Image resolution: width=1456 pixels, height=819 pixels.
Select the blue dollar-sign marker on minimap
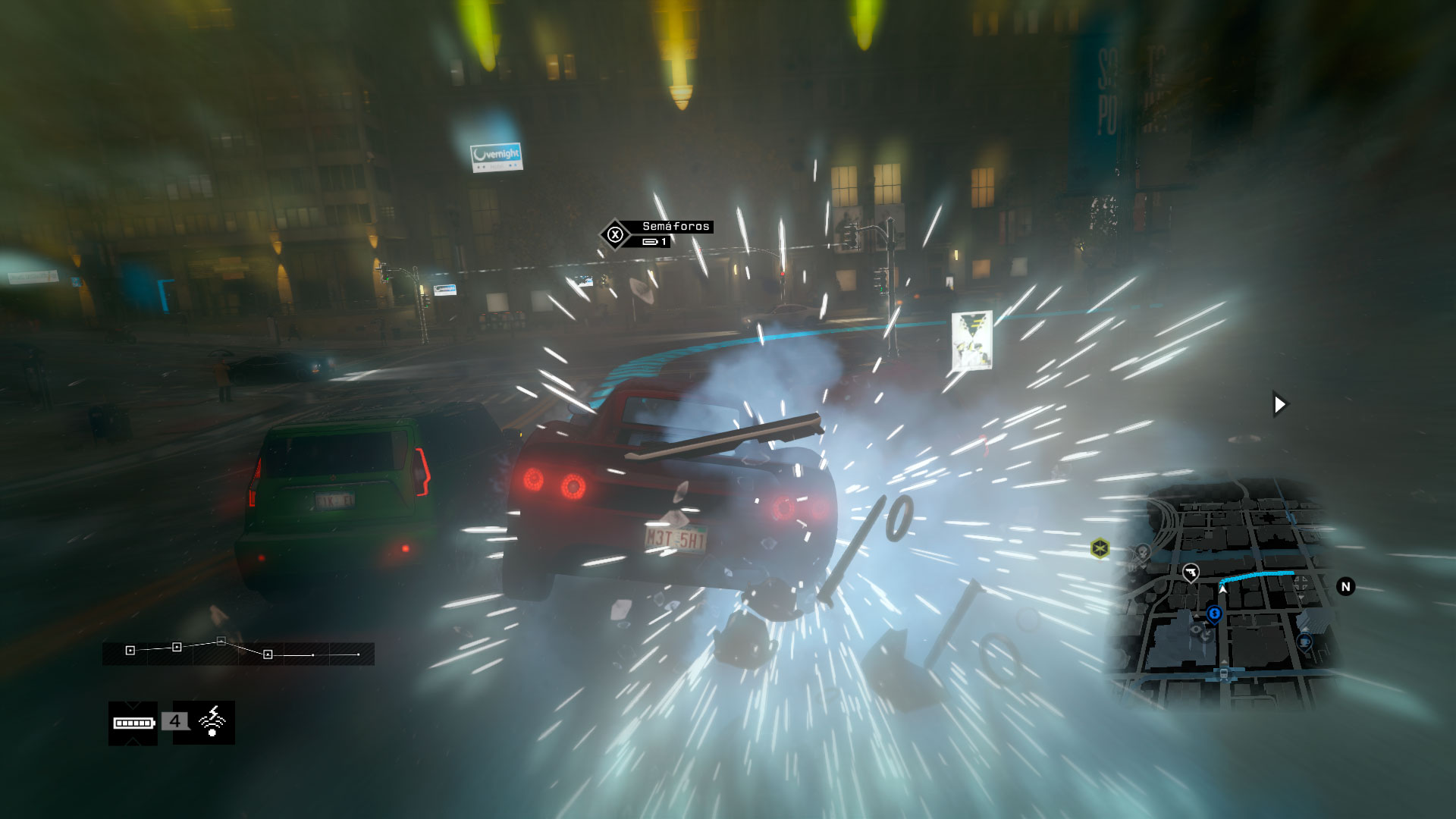pos(1214,613)
